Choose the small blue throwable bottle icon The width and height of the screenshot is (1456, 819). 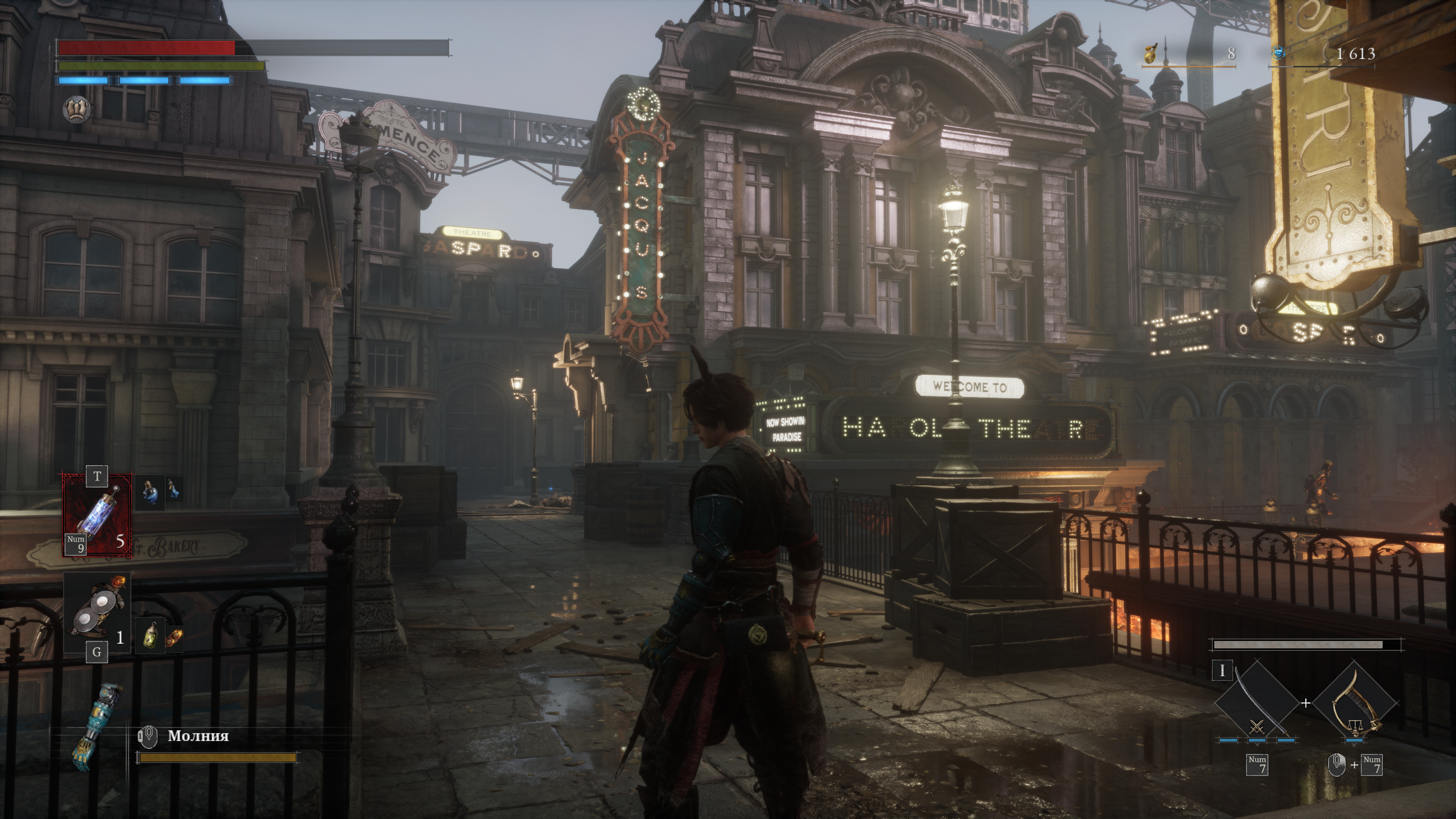coord(175,490)
